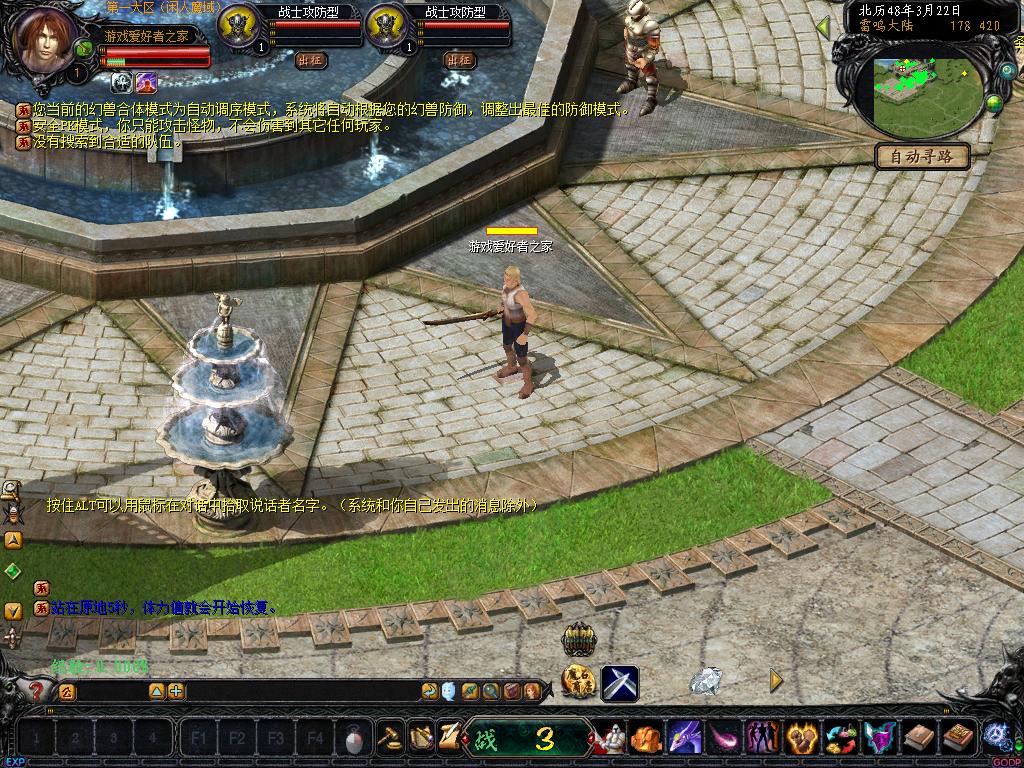The image size is (1024, 768).
Task: Click the golden warrior skill icon
Action: 579,682
